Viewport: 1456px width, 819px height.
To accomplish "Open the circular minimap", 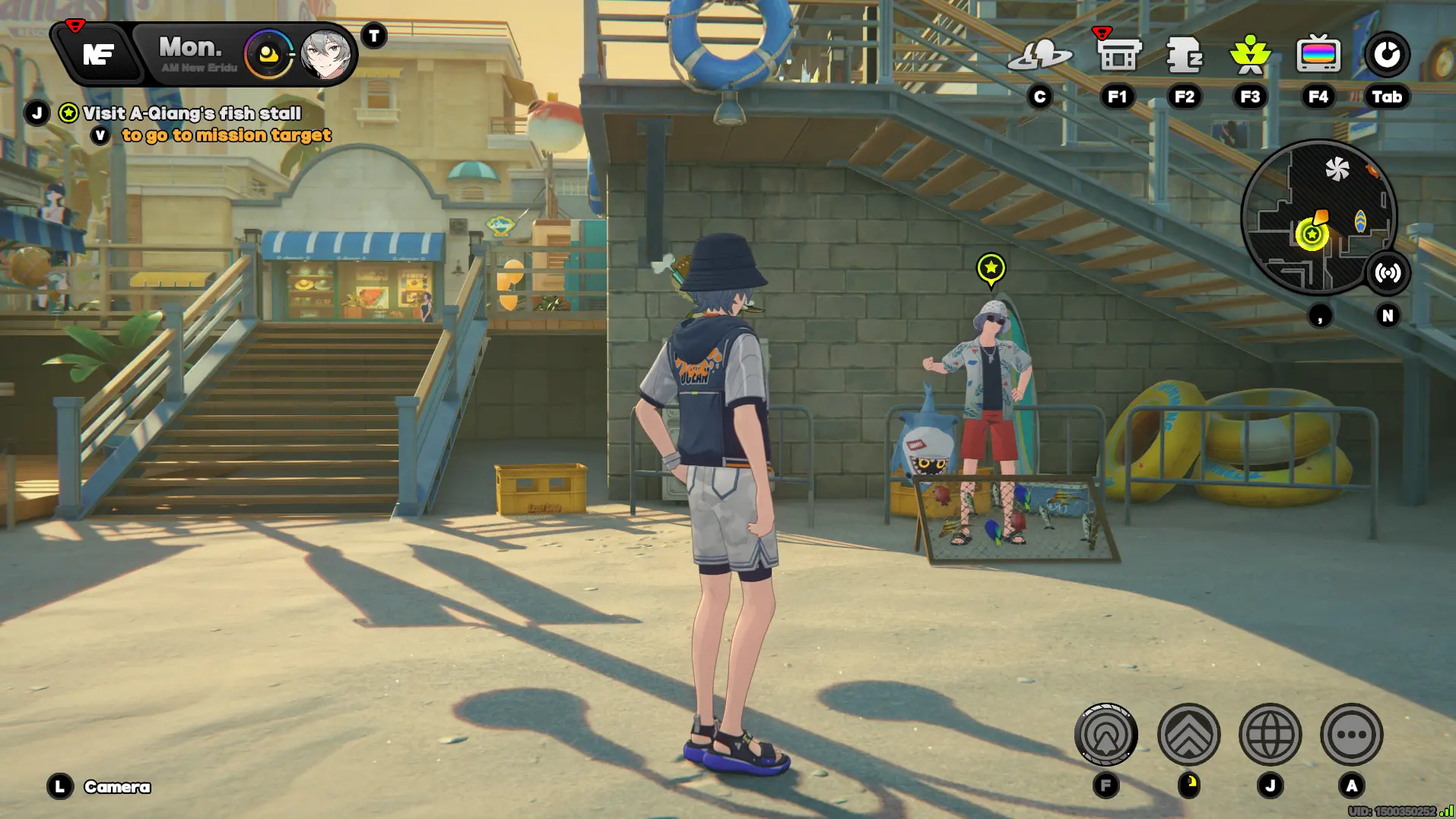I will [1318, 217].
